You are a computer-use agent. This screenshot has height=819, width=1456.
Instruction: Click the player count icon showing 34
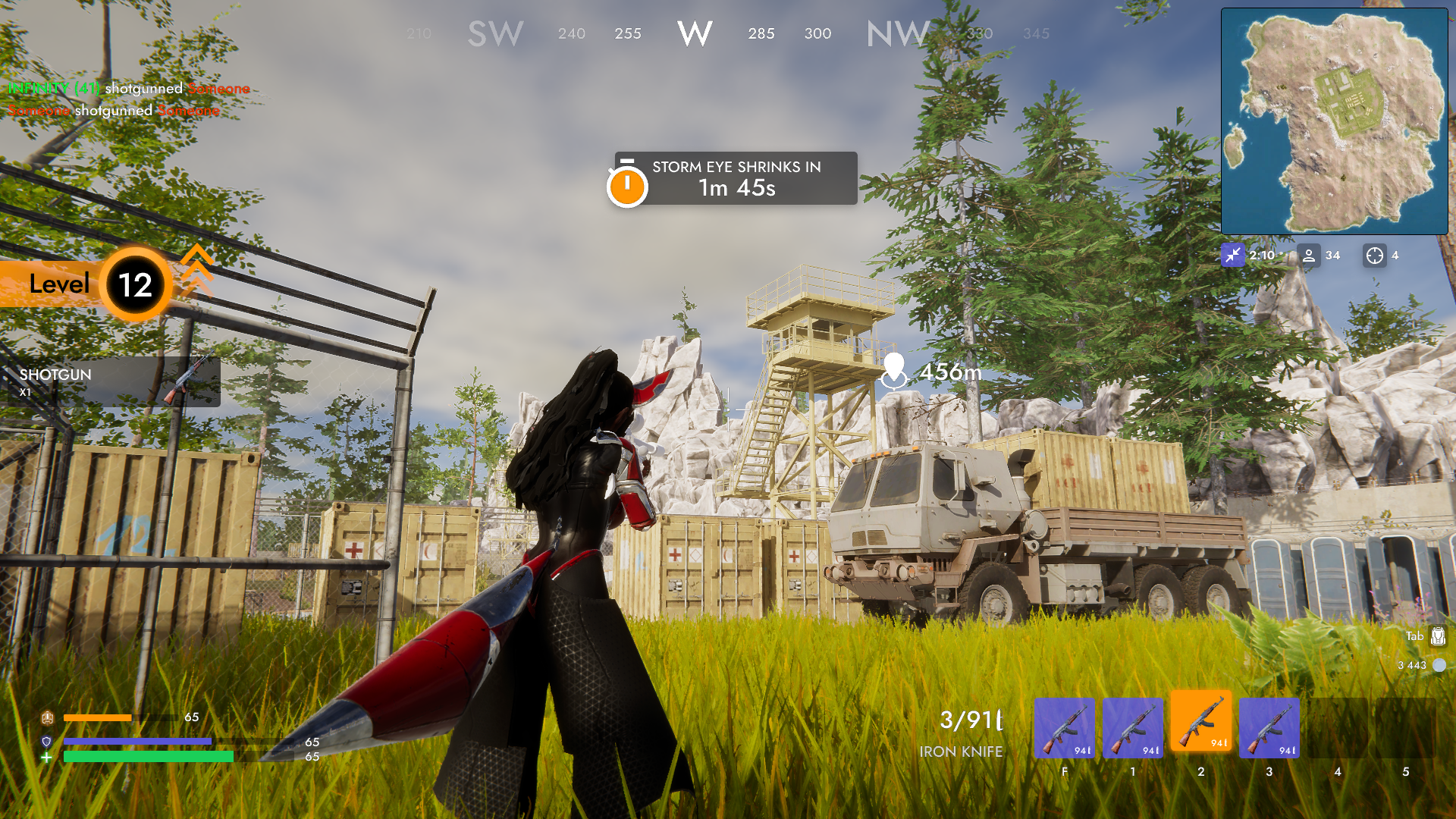coord(1308,256)
